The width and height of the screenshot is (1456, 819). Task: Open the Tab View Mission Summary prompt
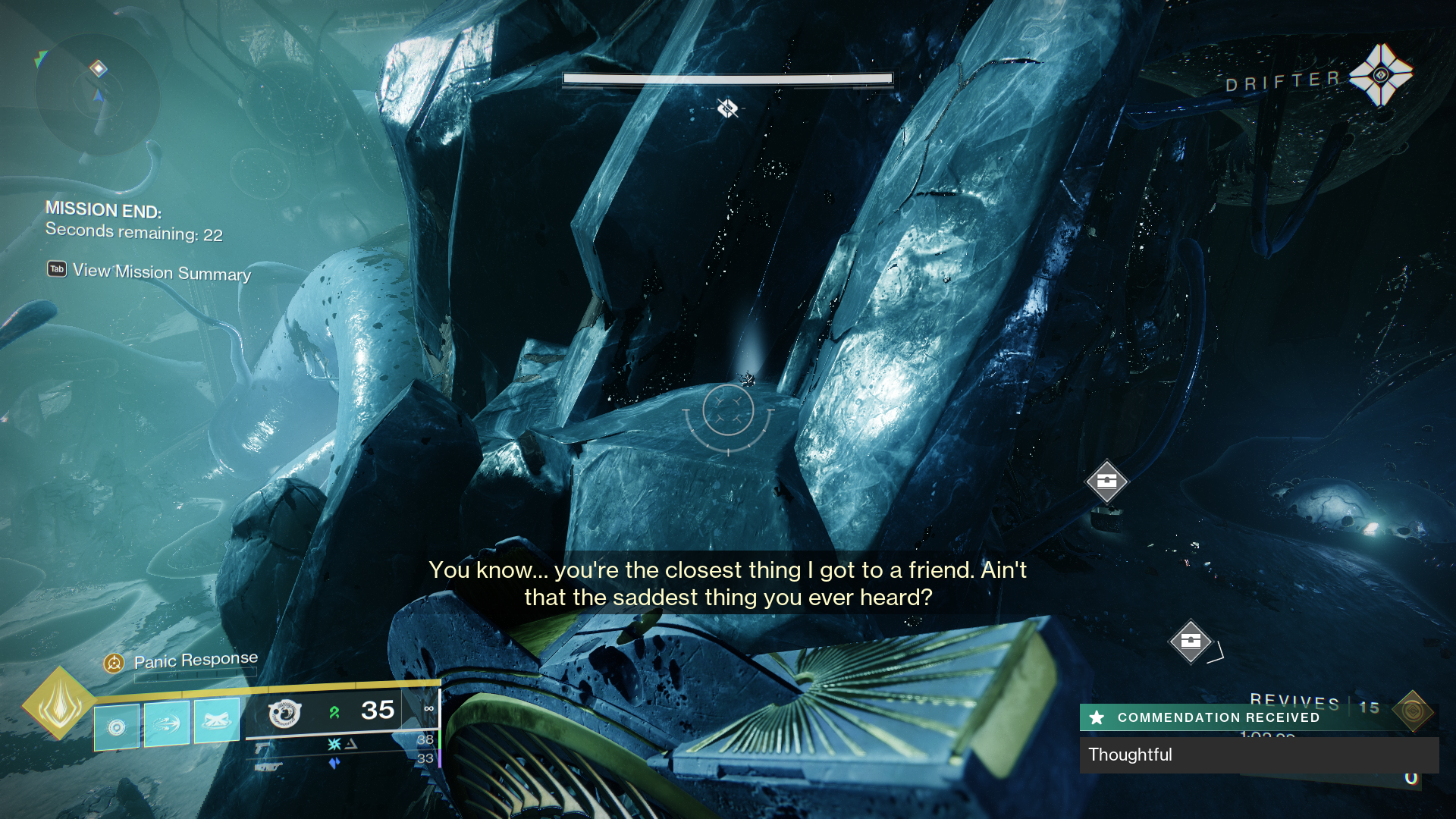coord(149,271)
